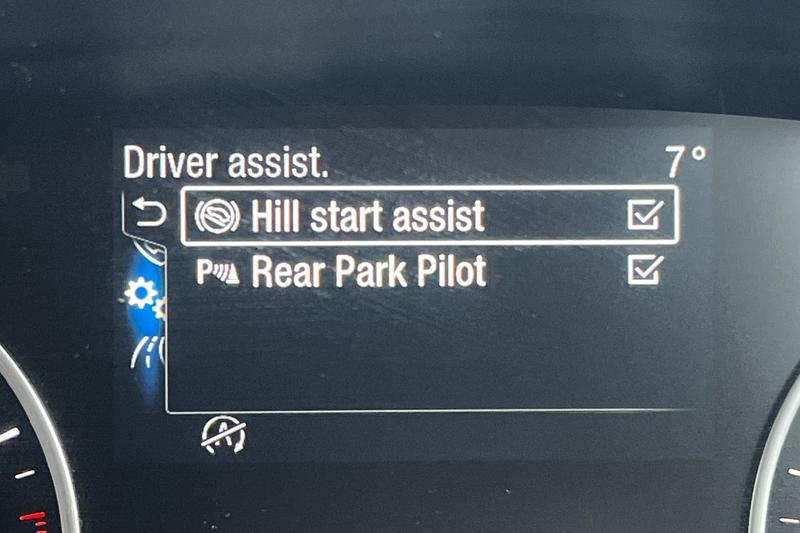Select the Hill start assist entry

367,217
